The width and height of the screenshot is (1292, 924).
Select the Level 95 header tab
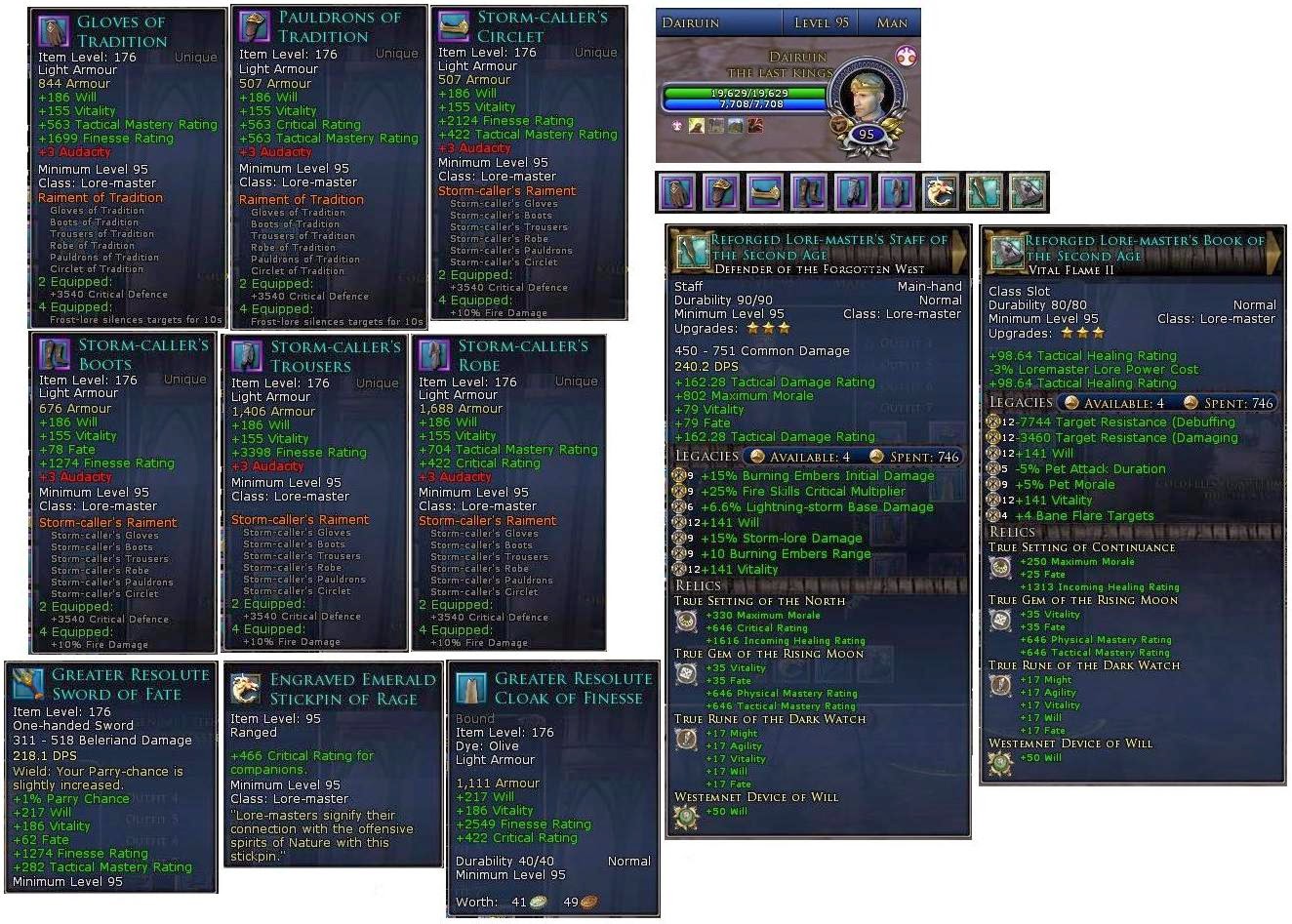click(820, 21)
